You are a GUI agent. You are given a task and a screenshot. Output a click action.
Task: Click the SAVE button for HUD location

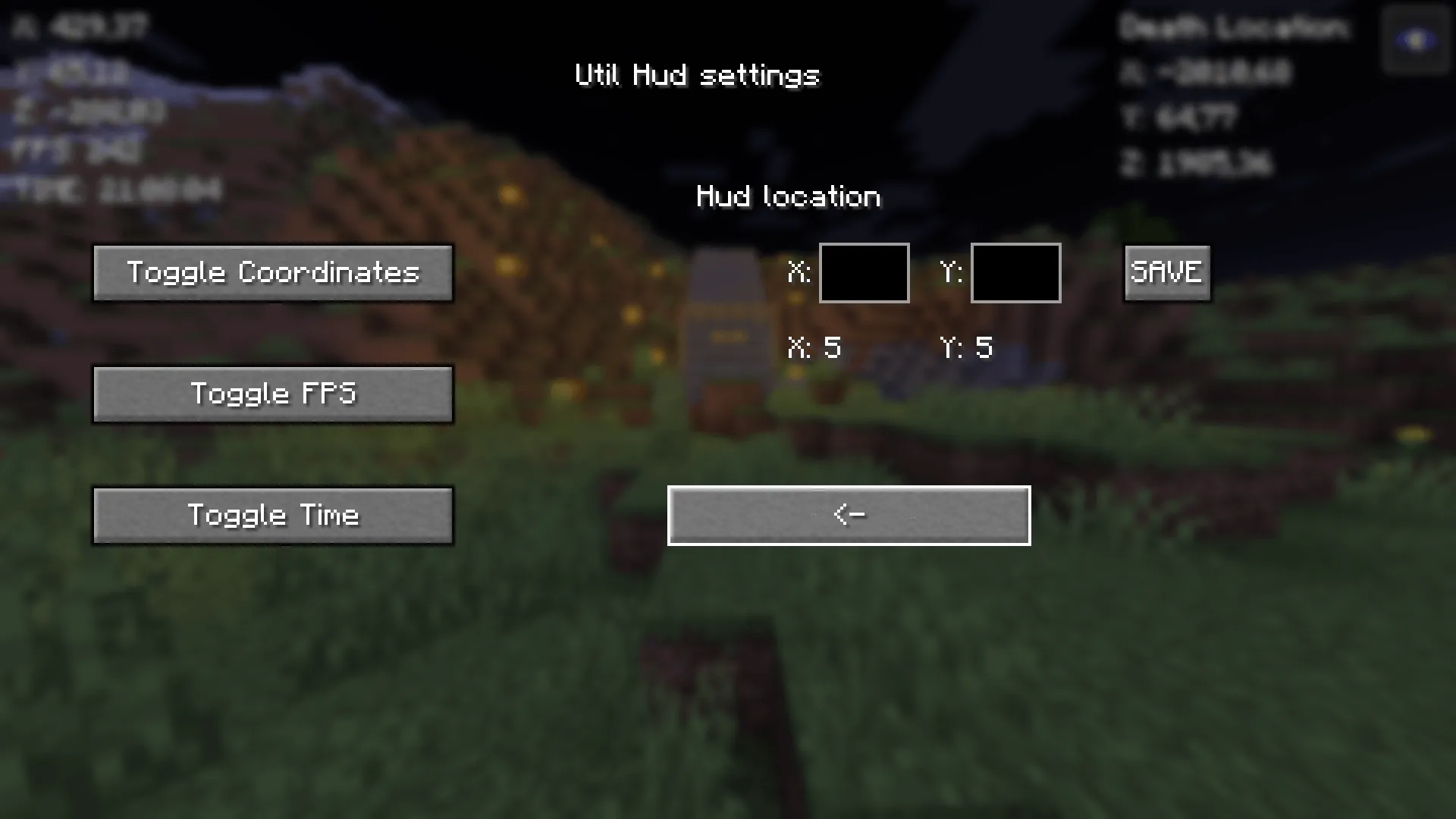click(x=1166, y=273)
